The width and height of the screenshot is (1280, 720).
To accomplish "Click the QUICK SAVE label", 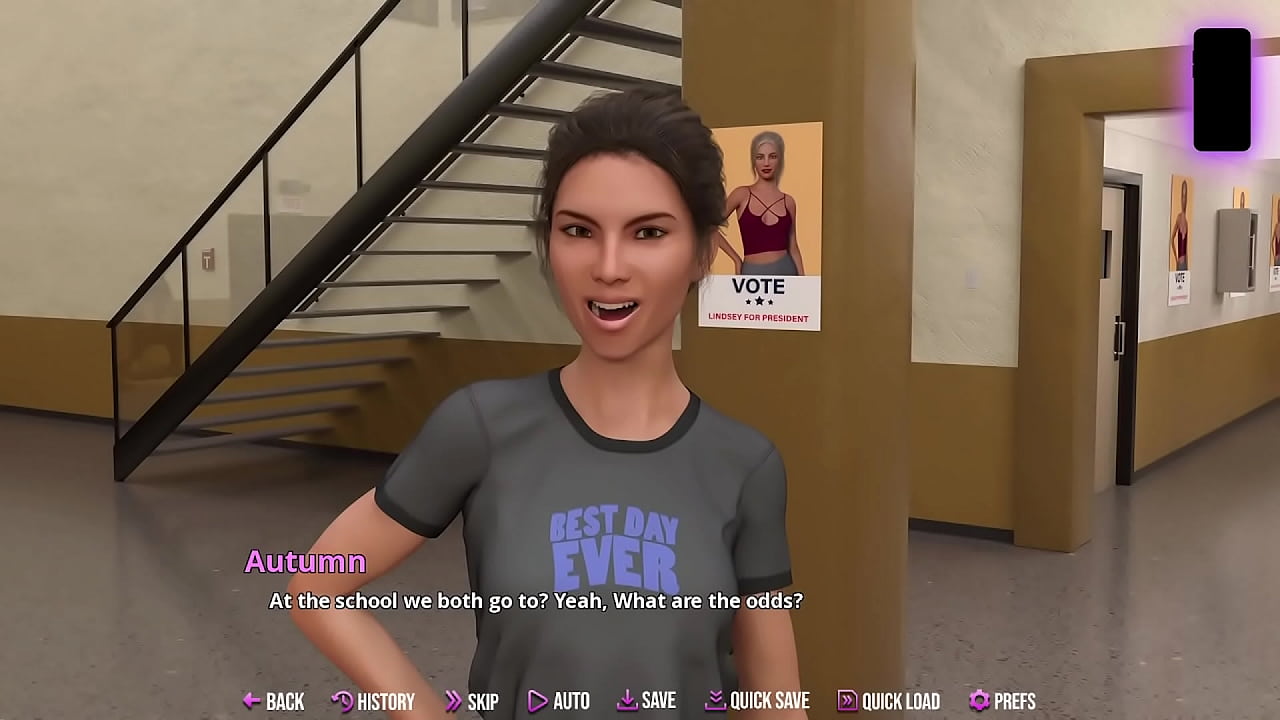I will [770, 702].
